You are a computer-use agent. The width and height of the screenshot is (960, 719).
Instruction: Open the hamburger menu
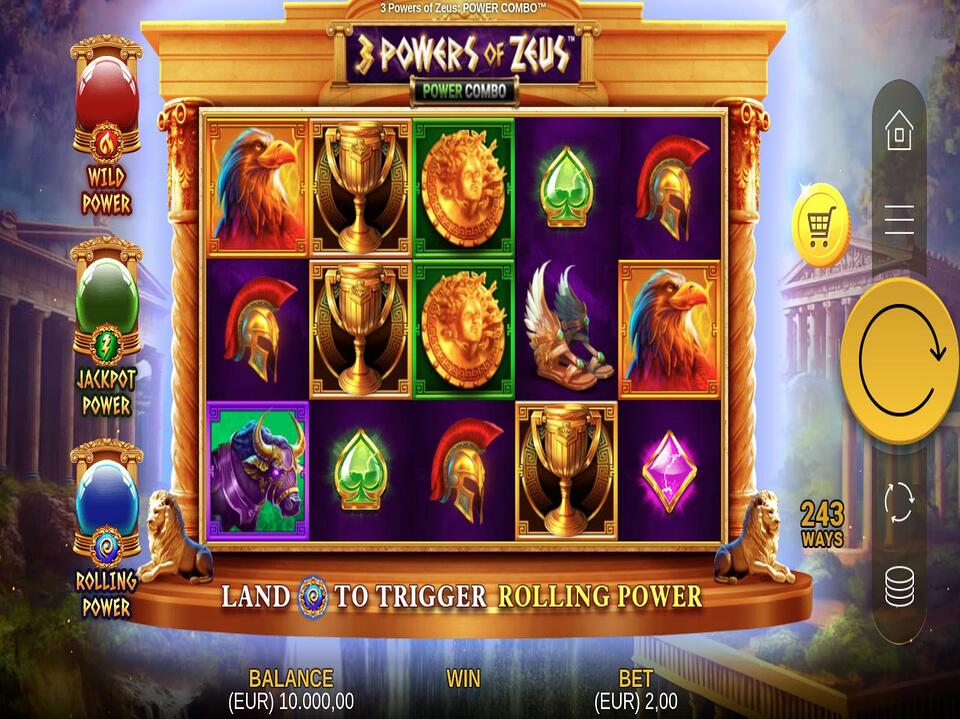[x=899, y=219]
